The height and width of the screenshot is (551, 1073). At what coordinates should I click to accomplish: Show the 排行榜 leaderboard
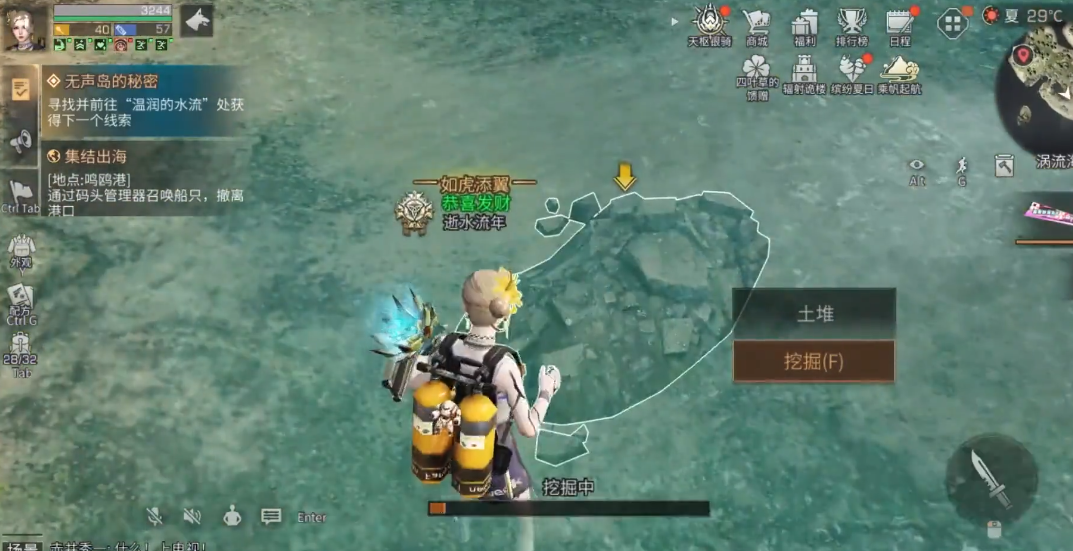coord(851,25)
